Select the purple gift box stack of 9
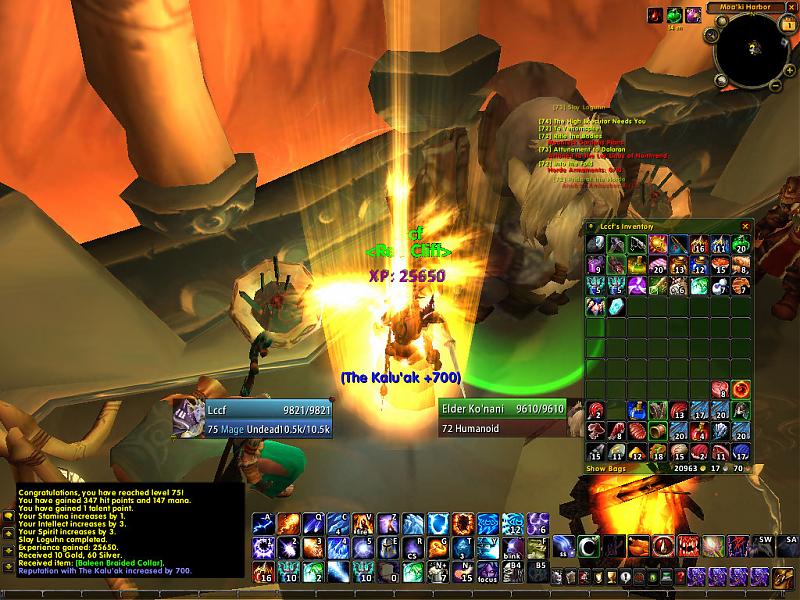Viewport: 800px width, 600px height. click(596, 264)
